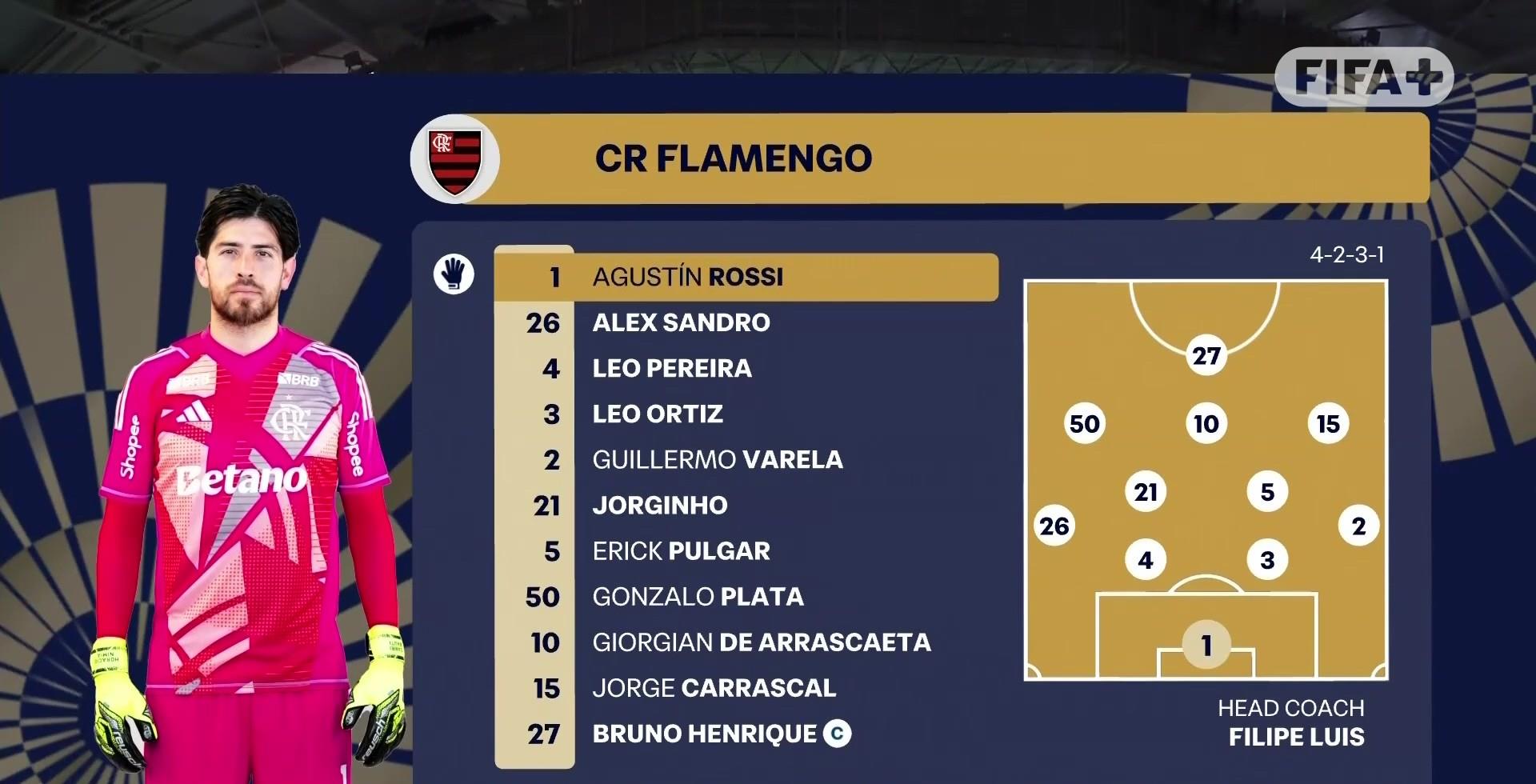Choose the number 10 marker on the formation pitch
The height and width of the screenshot is (784, 1536).
pos(1206,423)
